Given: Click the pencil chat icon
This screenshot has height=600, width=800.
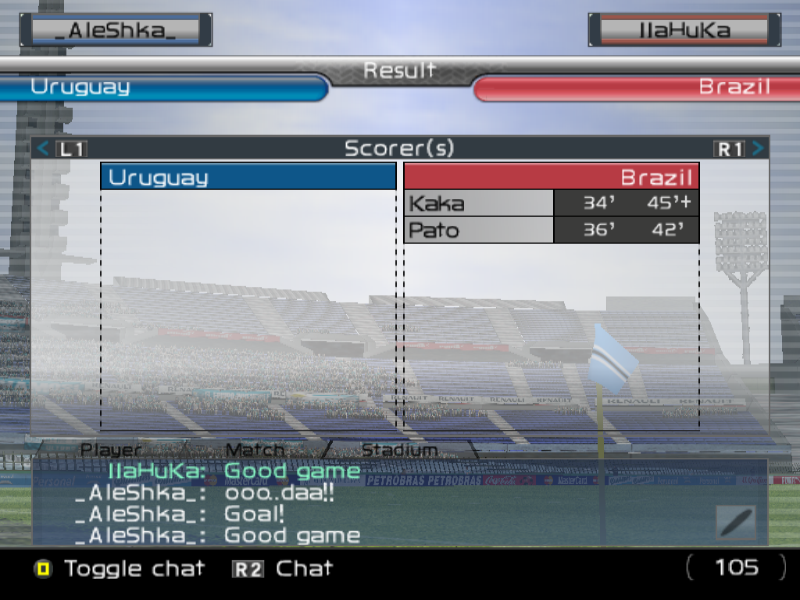Looking at the screenshot, I should (x=735, y=523).
